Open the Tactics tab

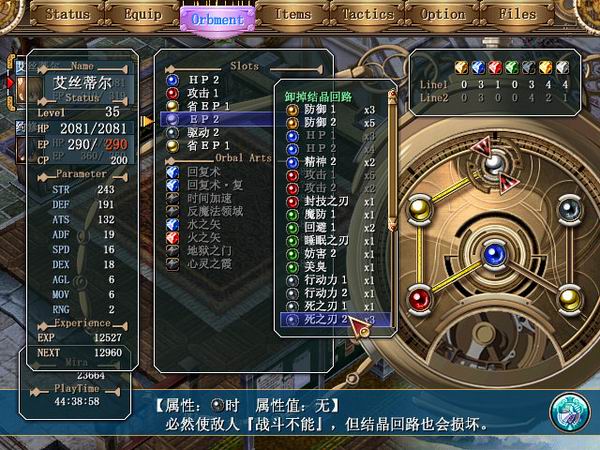367,16
